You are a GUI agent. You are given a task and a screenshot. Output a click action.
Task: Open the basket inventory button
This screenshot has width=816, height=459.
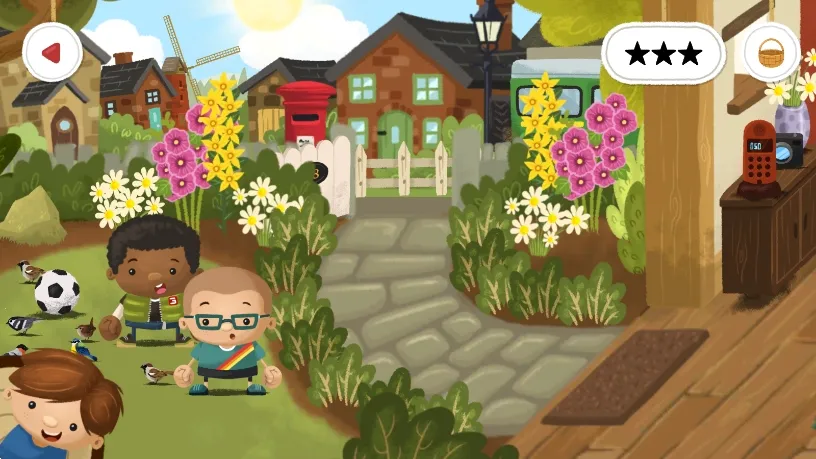[771, 52]
